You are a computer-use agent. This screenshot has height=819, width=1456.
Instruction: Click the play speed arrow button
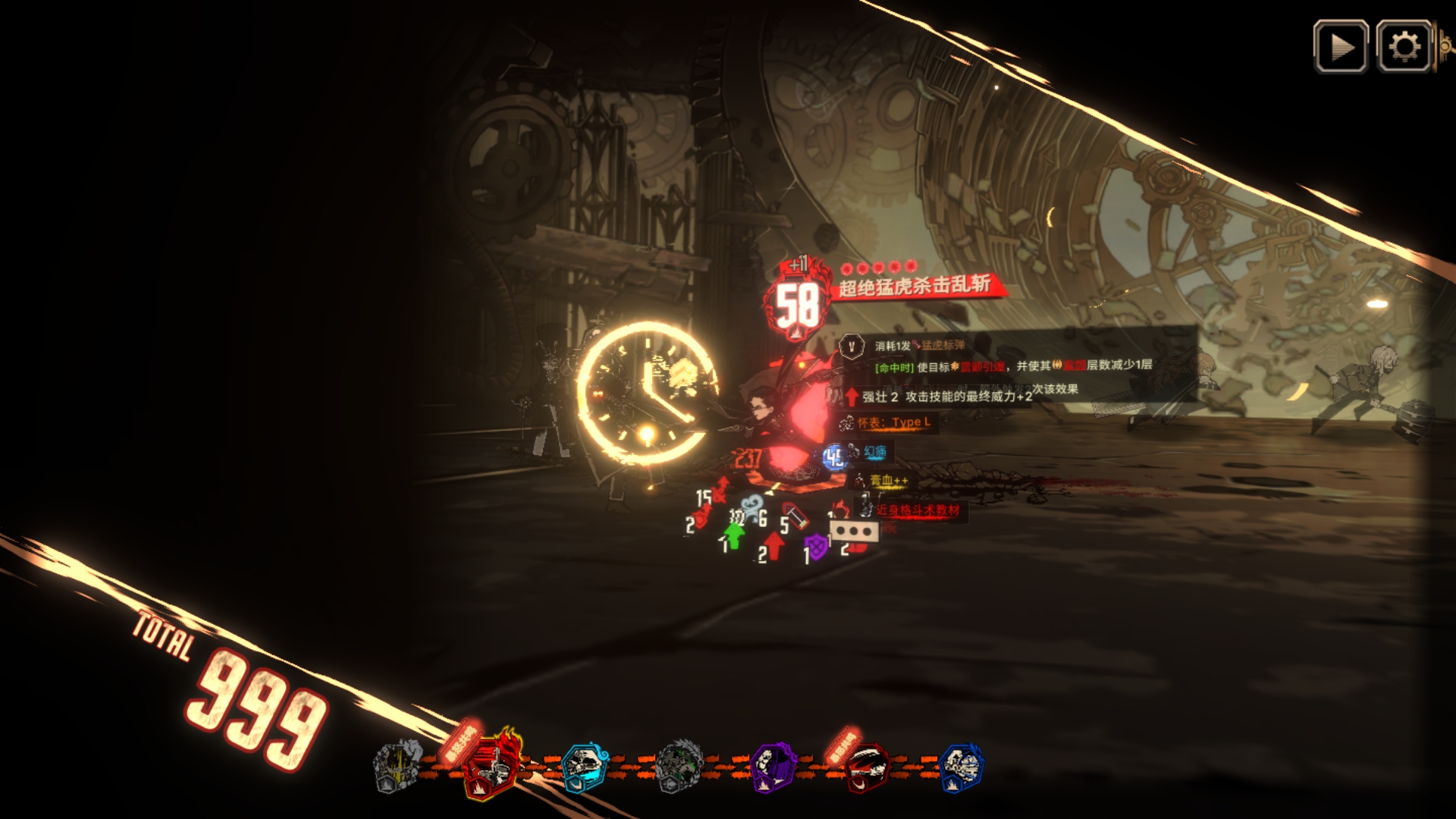1341,47
